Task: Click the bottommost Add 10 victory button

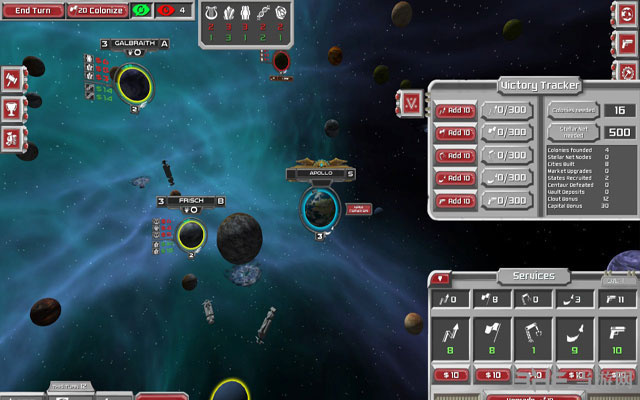Action: coord(455,200)
